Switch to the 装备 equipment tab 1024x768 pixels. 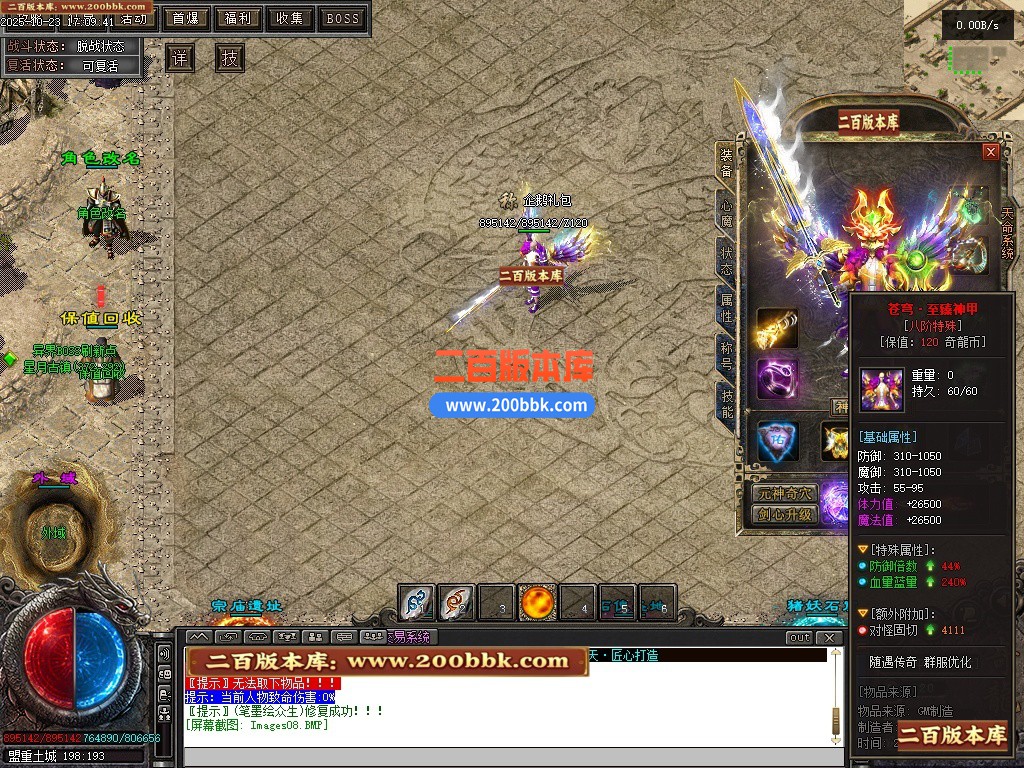[727, 162]
